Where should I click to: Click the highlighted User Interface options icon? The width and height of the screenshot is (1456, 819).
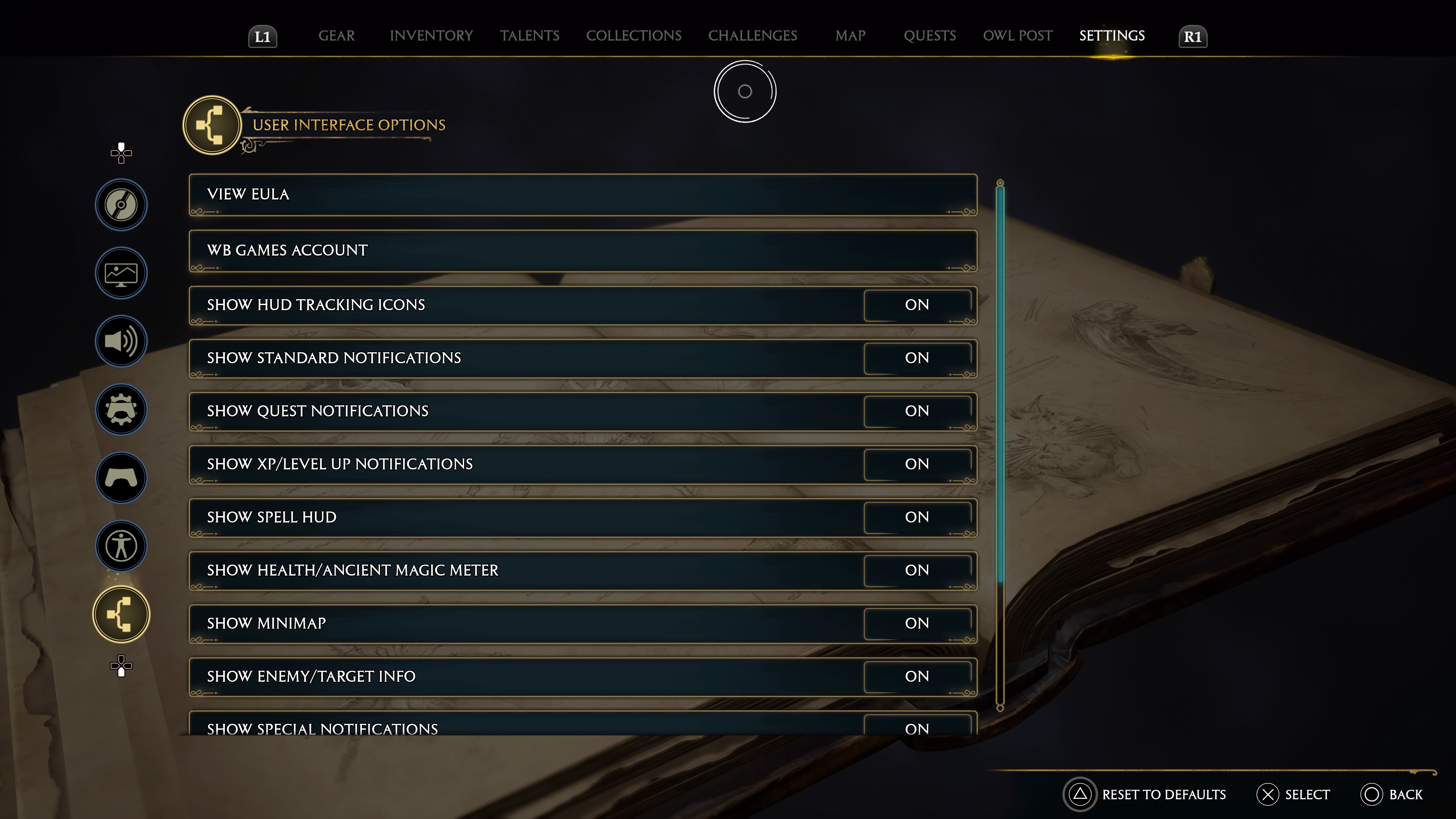[x=121, y=614]
